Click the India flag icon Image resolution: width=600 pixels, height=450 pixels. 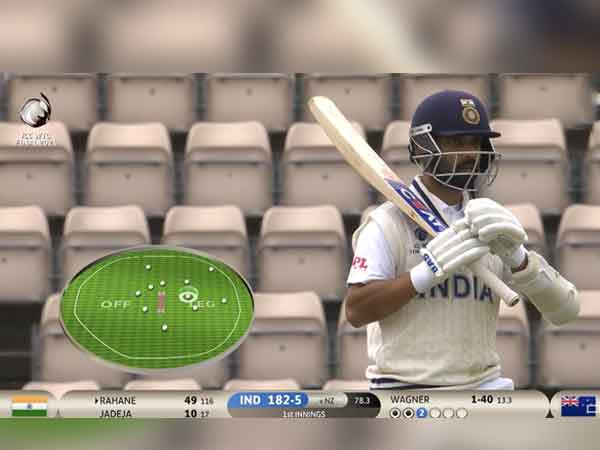(29, 405)
